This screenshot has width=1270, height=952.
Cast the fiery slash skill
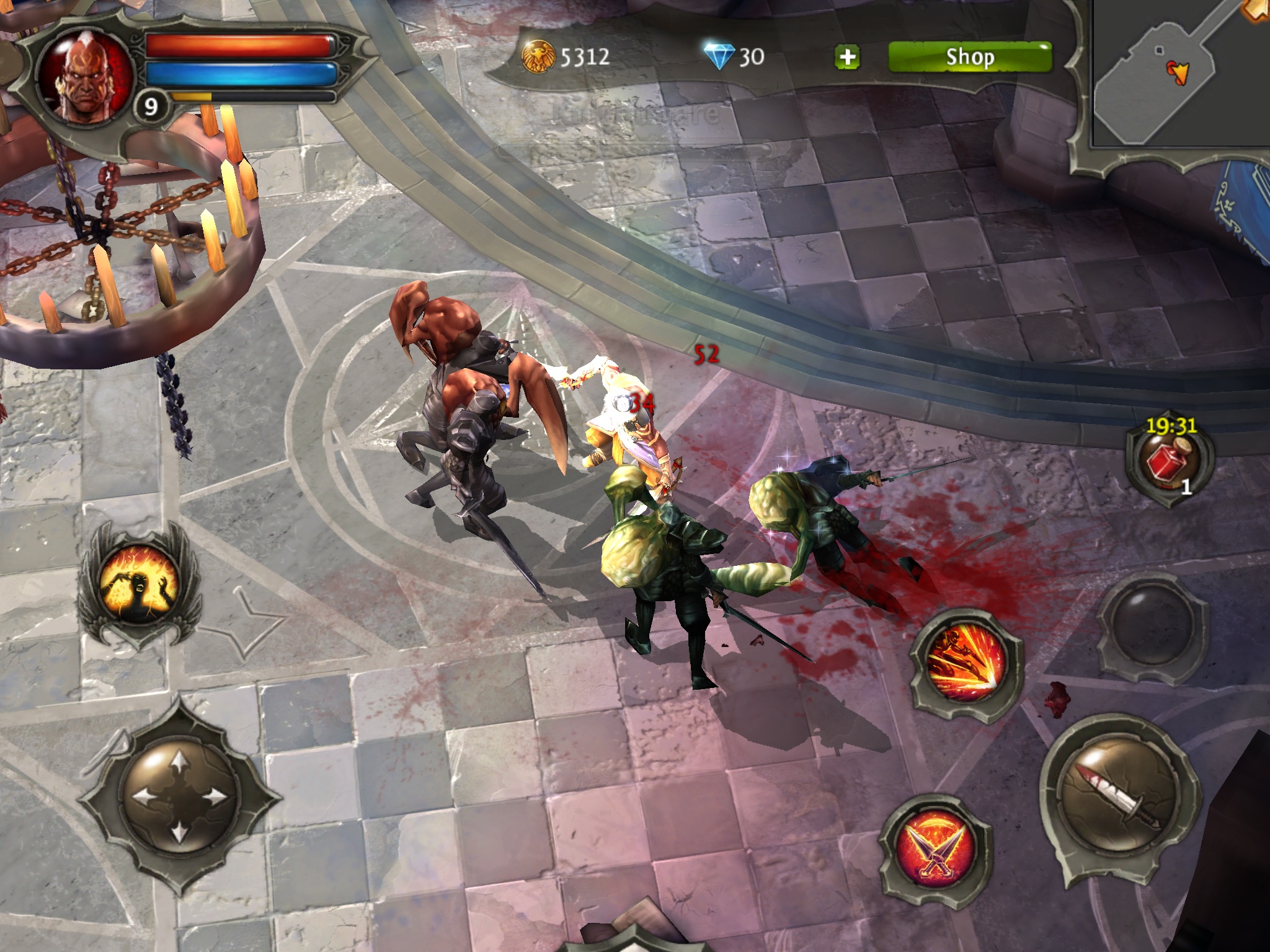(x=966, y=664)
